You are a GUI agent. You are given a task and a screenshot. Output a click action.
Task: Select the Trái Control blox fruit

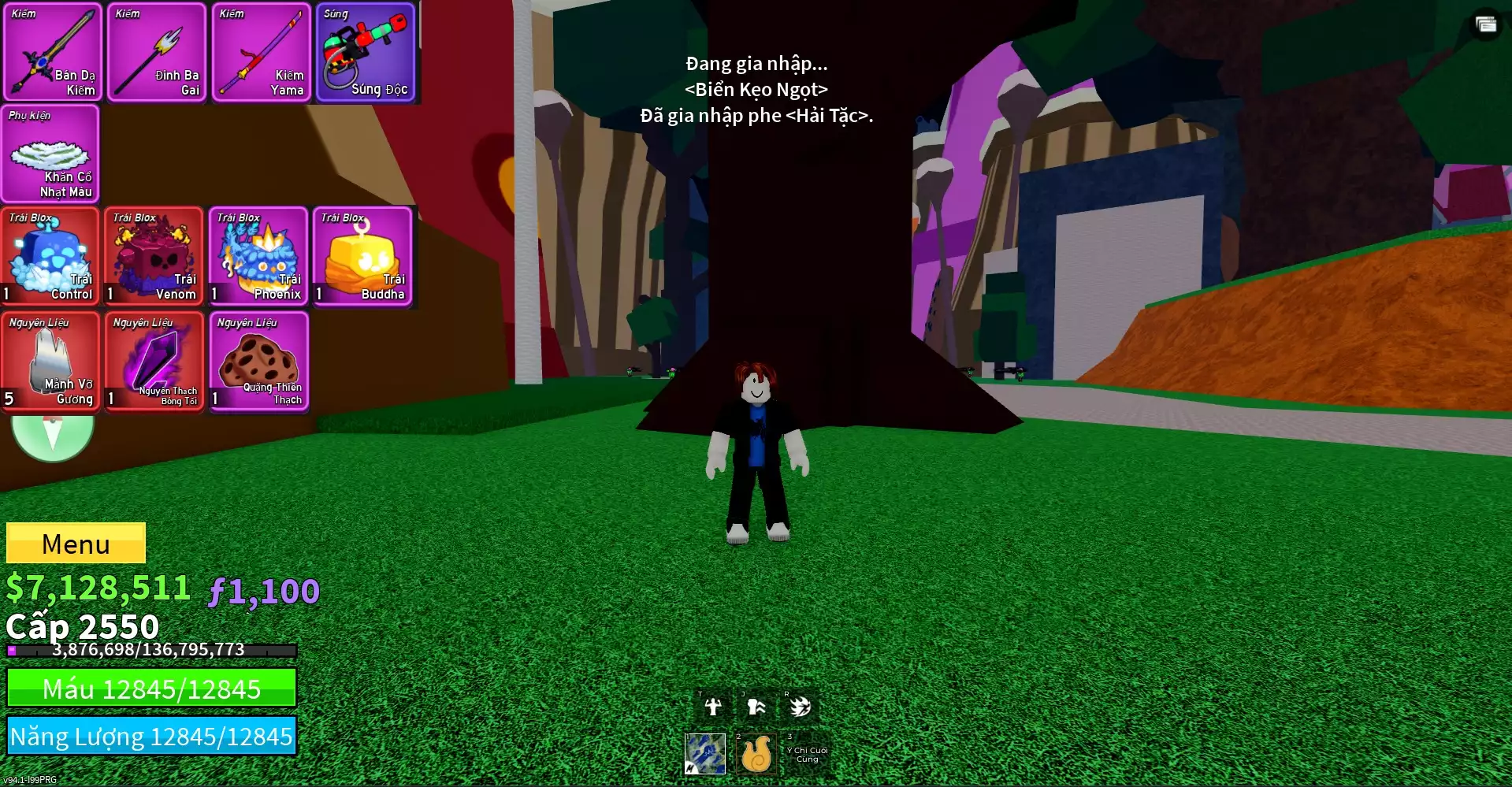(50, 257)
